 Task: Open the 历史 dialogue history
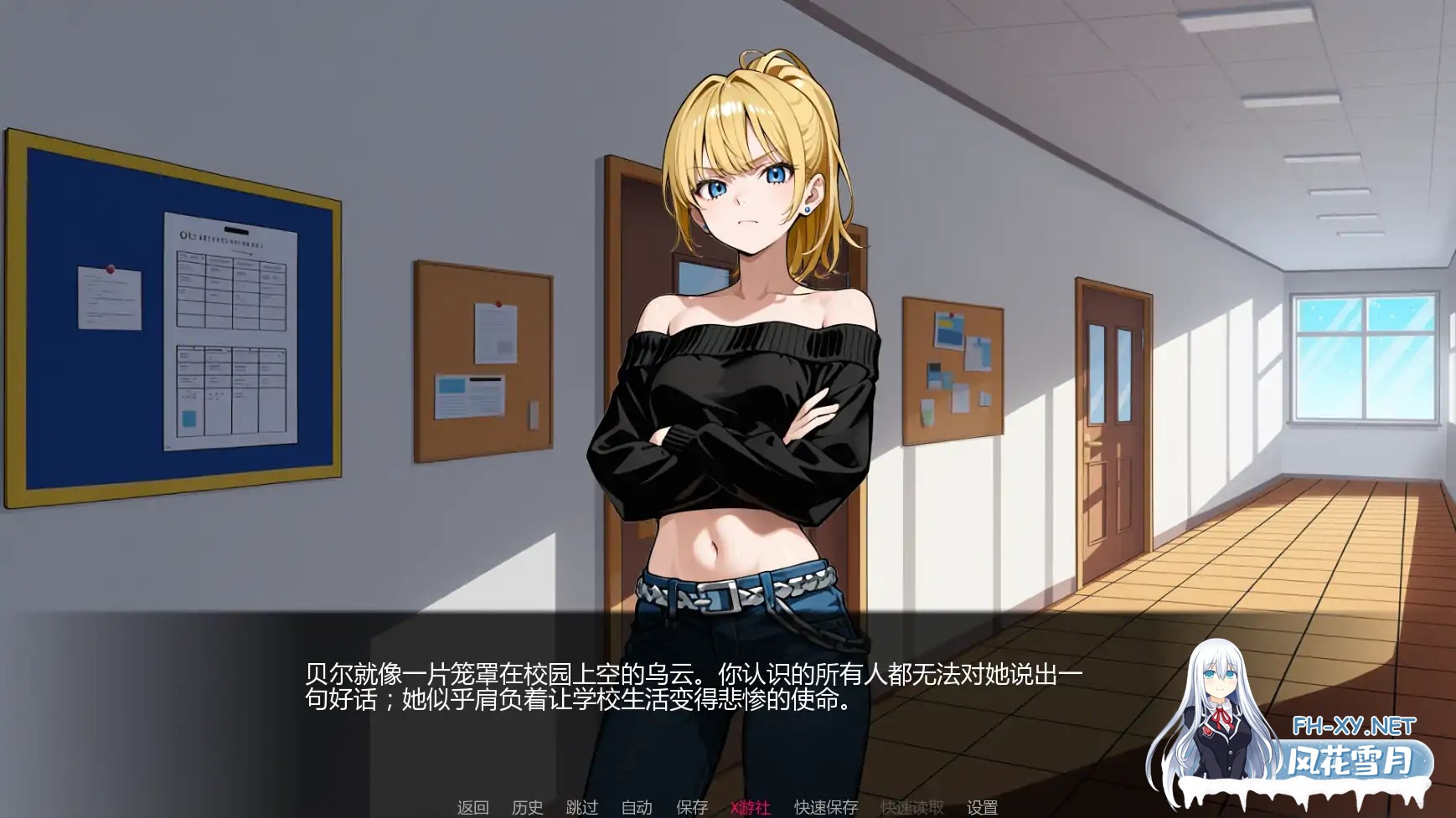pos(525,809)
